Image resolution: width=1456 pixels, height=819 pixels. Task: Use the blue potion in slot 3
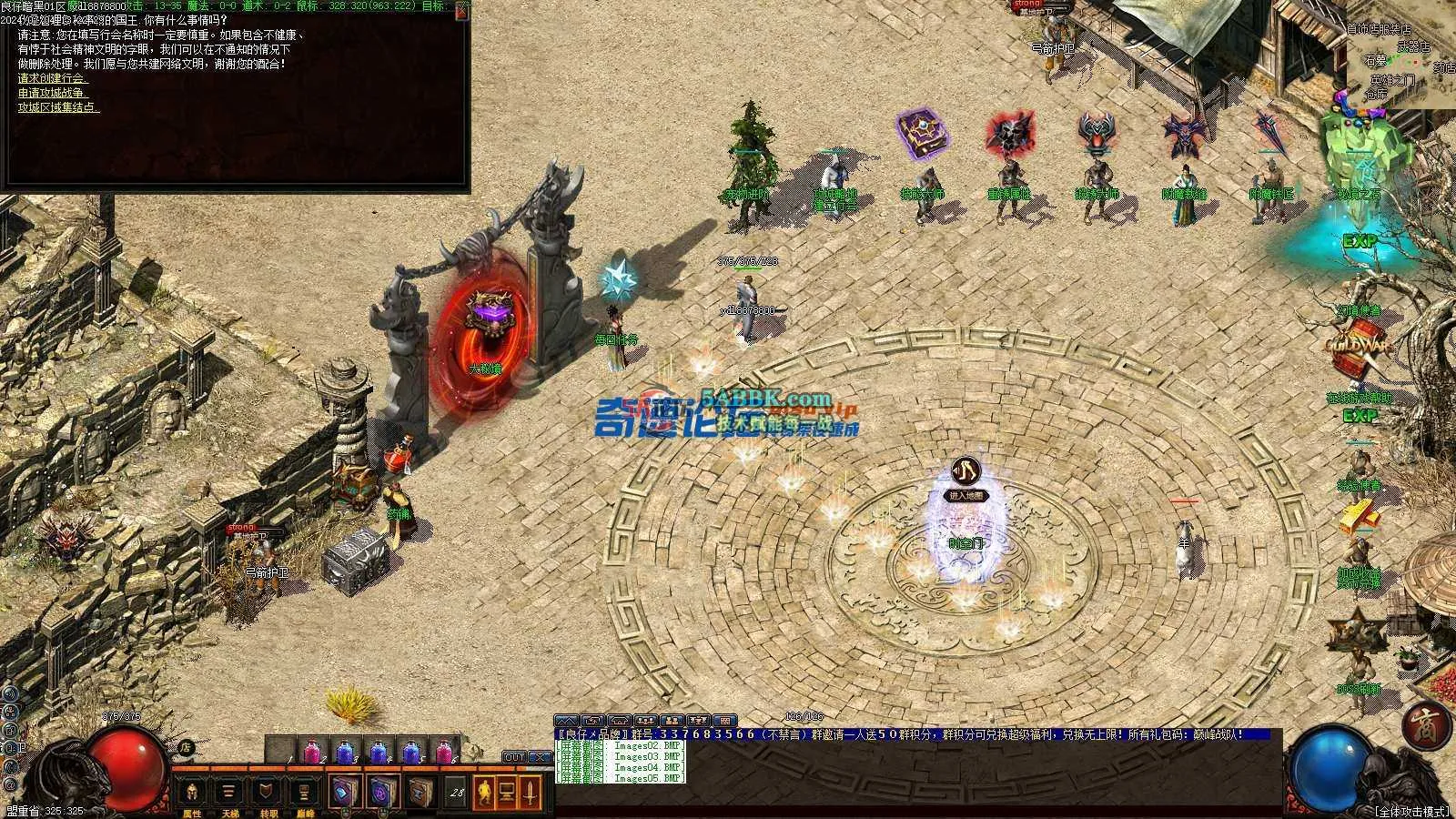click(x=345, y=753)
